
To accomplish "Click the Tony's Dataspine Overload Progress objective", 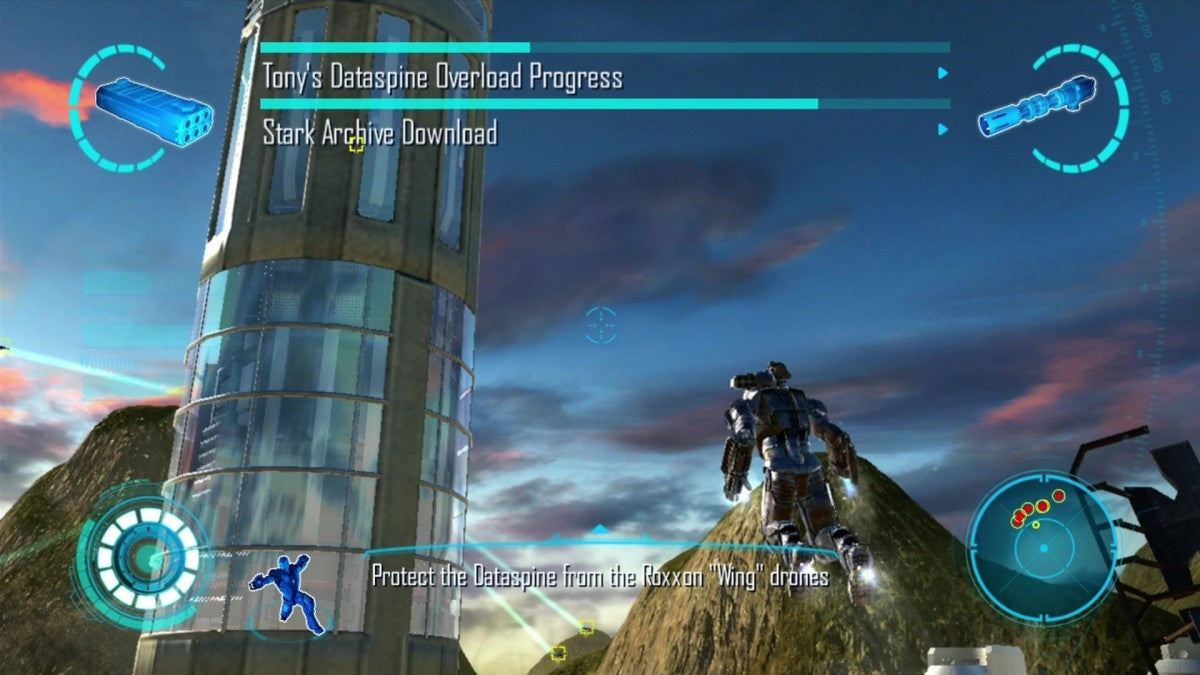I will pos(443,77).
